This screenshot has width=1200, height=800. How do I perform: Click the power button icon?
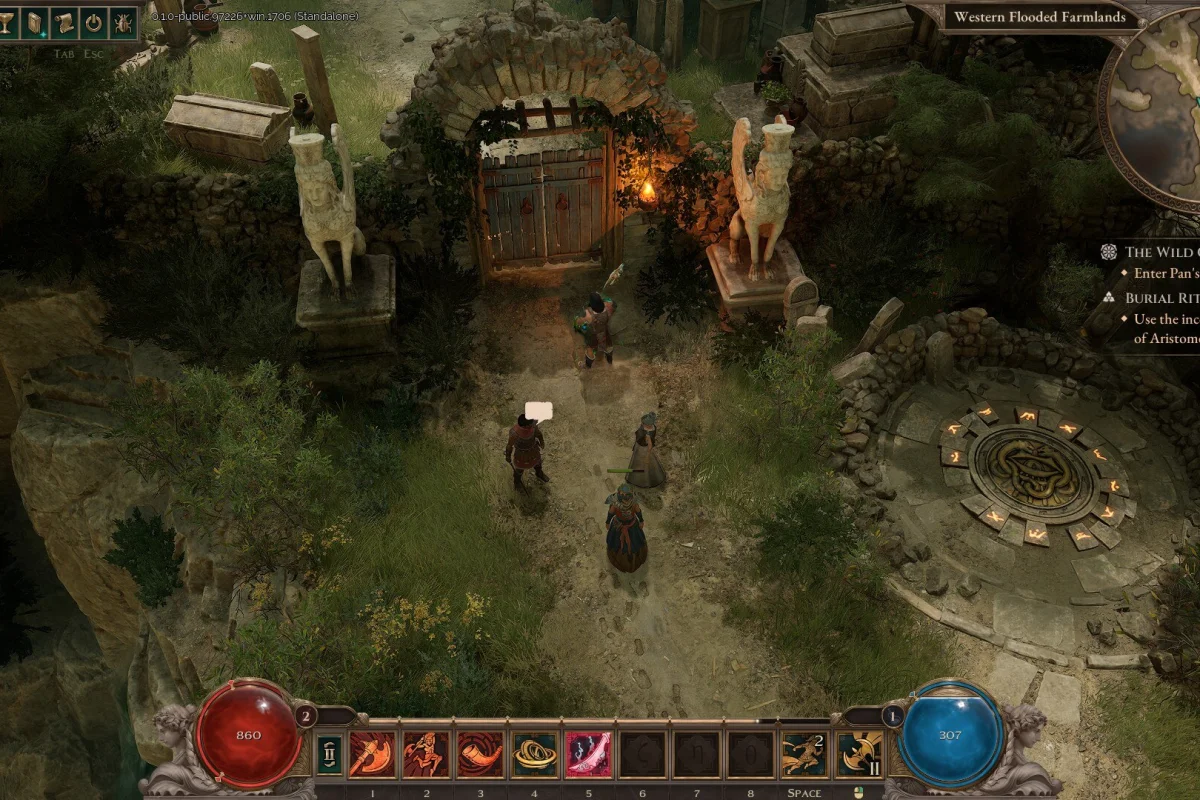click(94, 21)
